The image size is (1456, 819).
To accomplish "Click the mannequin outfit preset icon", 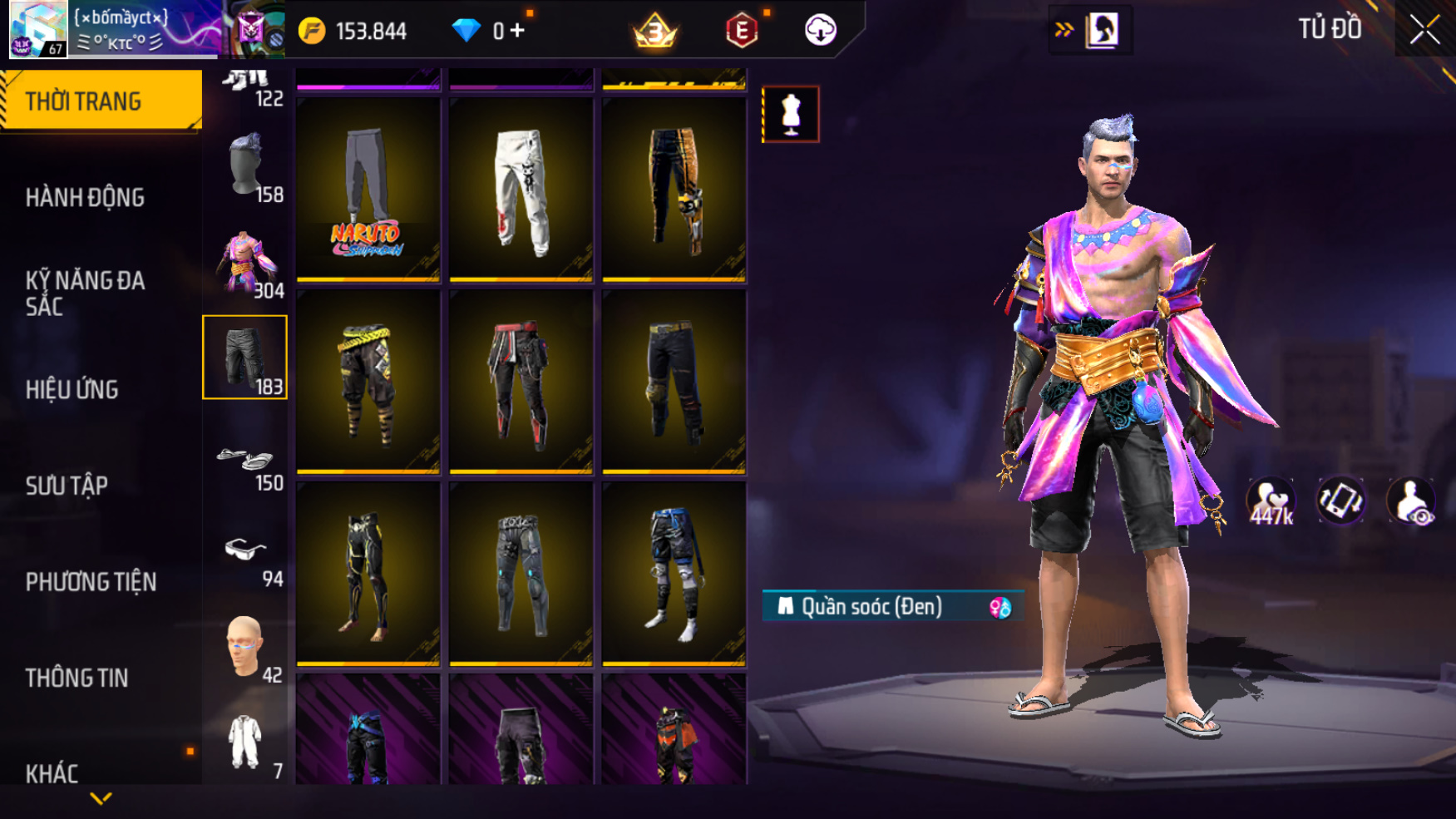I will [x=790, y=114].
